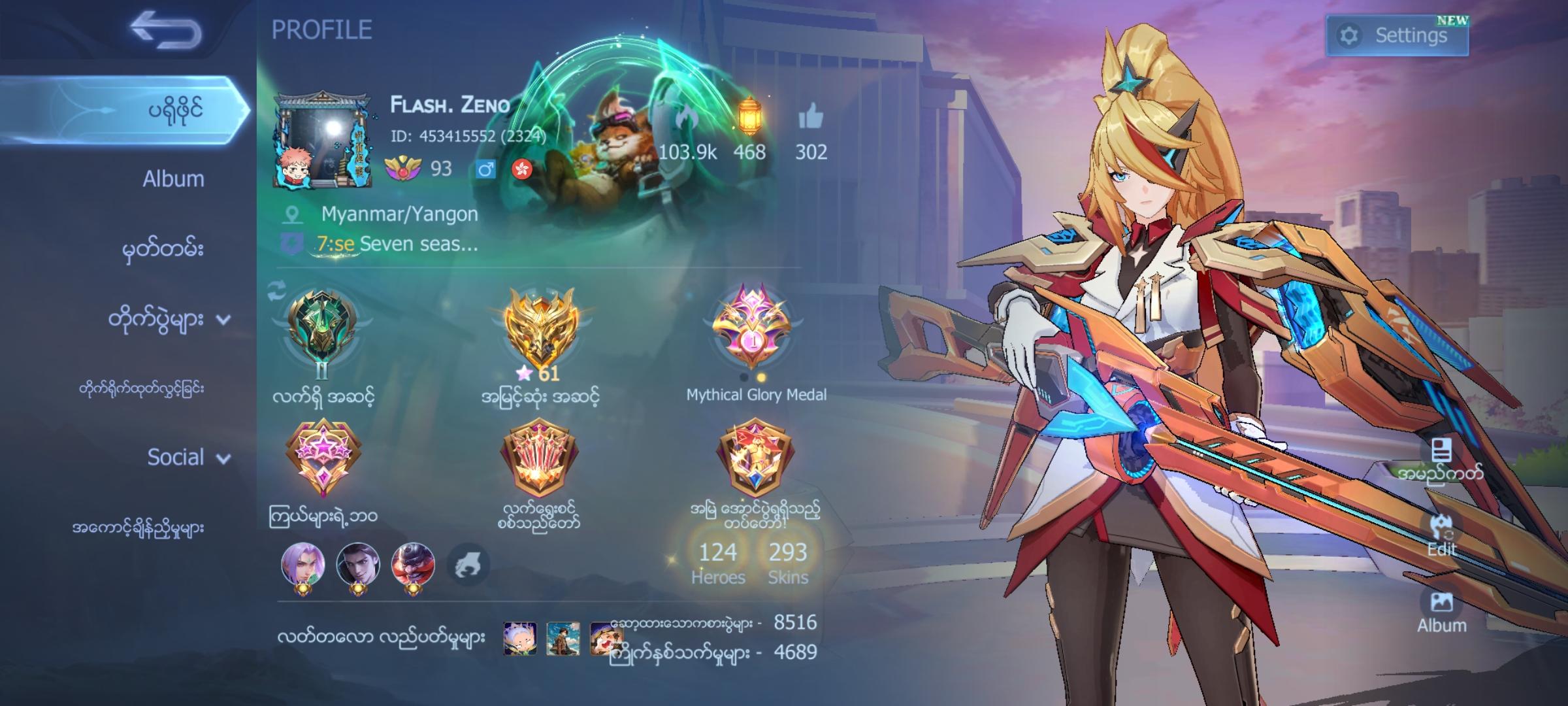Switch to the Album sidebar tab
Viewport: 1568px width, 706px height.
(x=172, y=178)
